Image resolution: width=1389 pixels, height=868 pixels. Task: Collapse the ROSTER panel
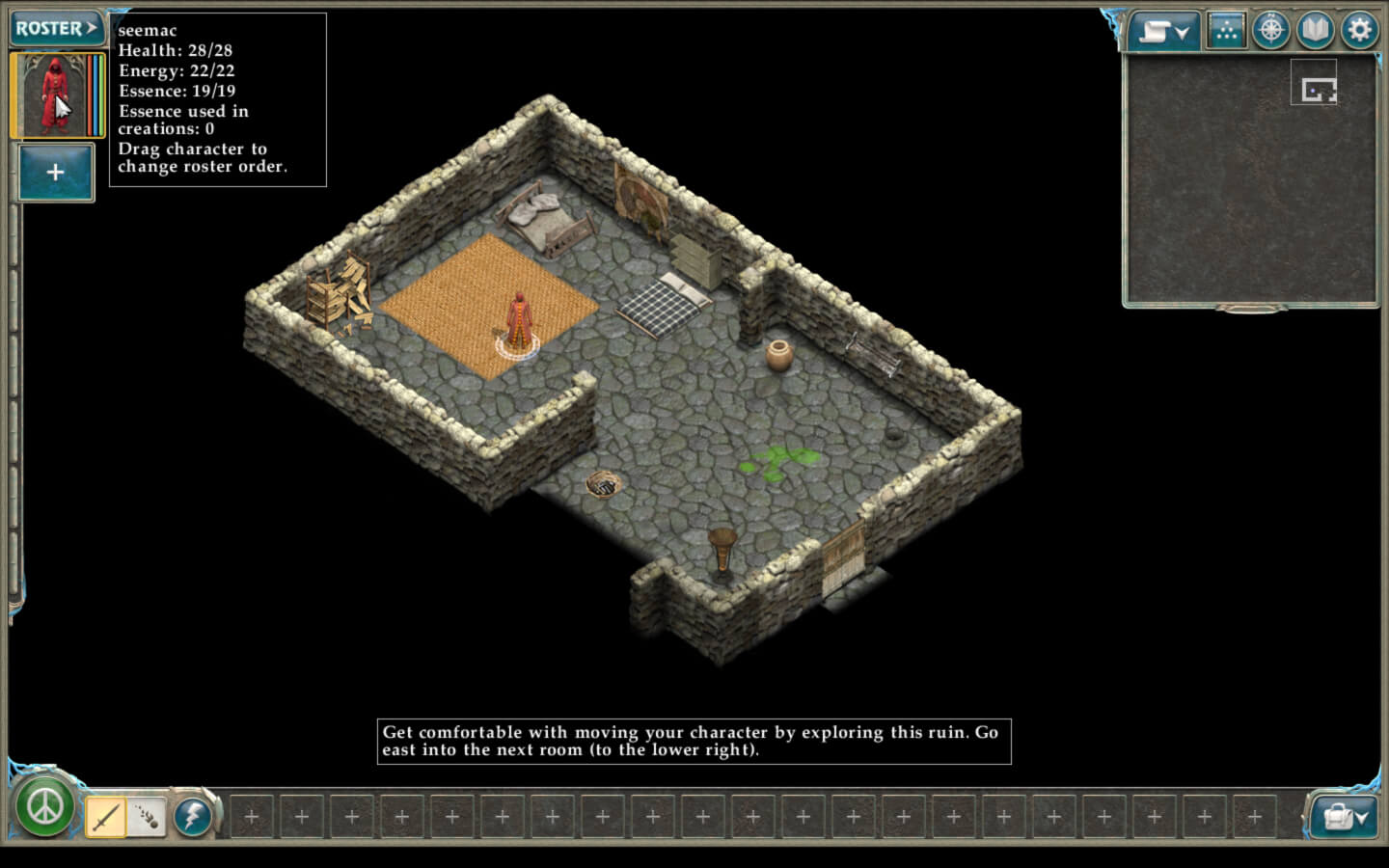click(56, 28)
